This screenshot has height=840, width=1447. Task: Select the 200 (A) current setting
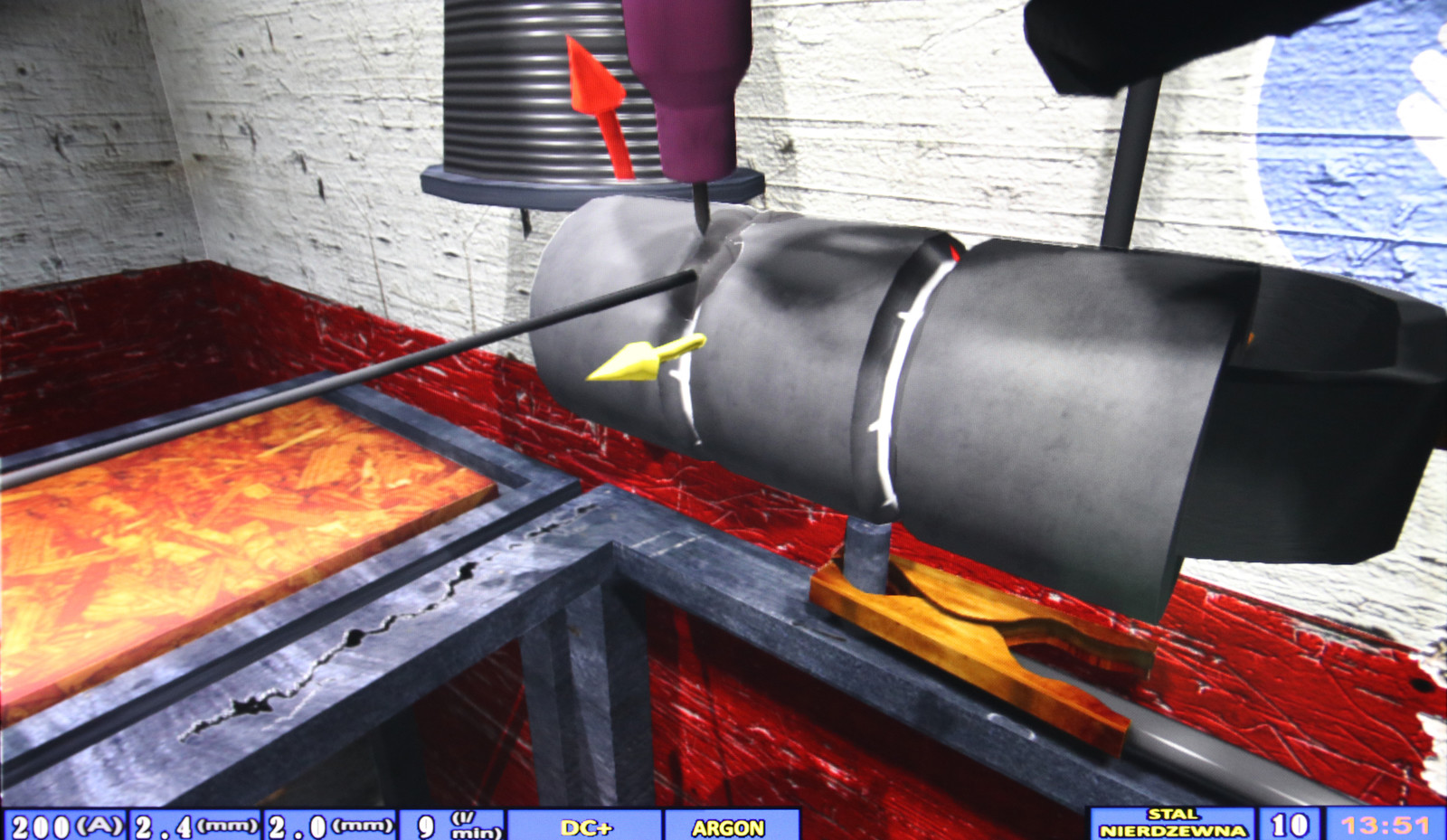point(66,826)
